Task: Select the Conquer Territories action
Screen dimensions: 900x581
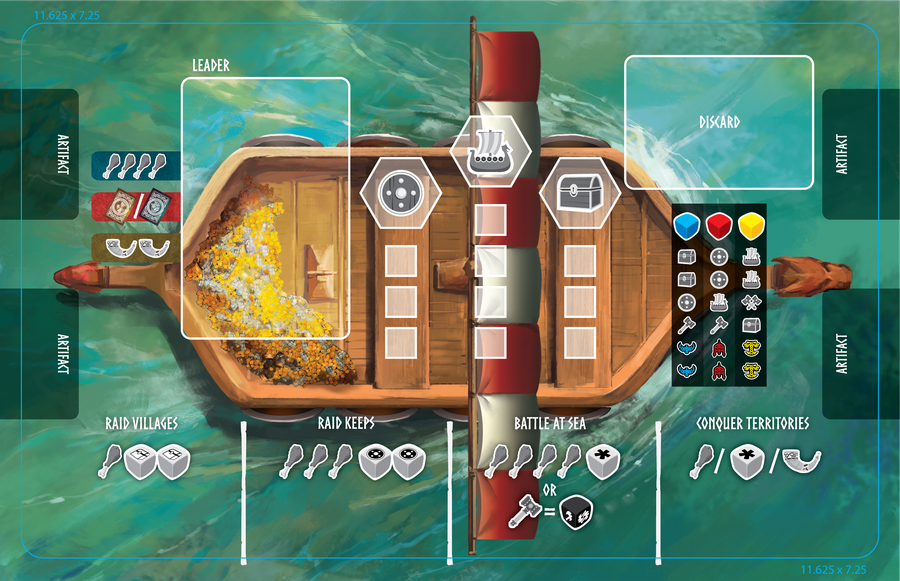Action: point(752,423)
